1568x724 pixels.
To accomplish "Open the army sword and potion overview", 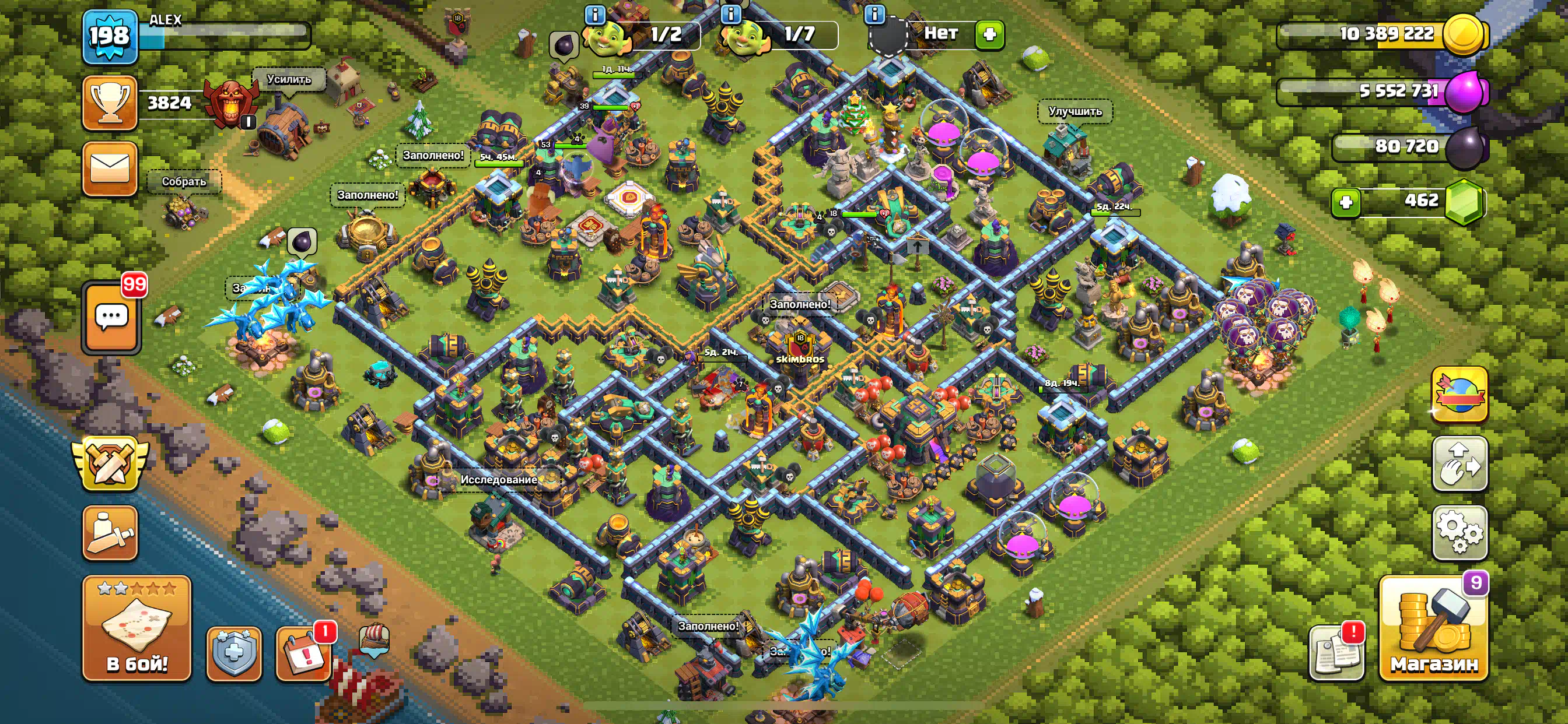I will click(x=110, y=532).
